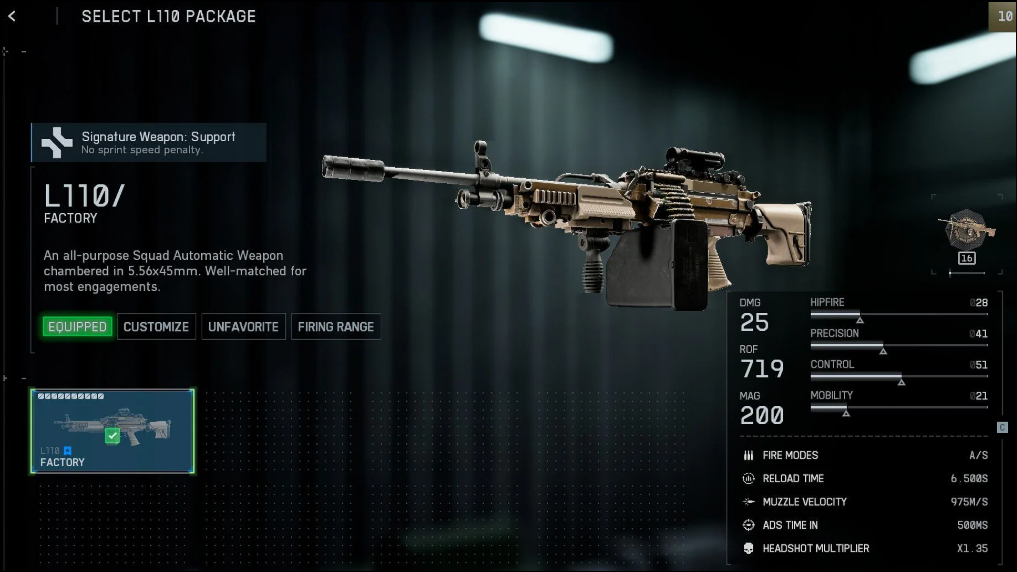Enter the FIRING RANGE
Screen dimensions: 1017x572
pos(335,327)
